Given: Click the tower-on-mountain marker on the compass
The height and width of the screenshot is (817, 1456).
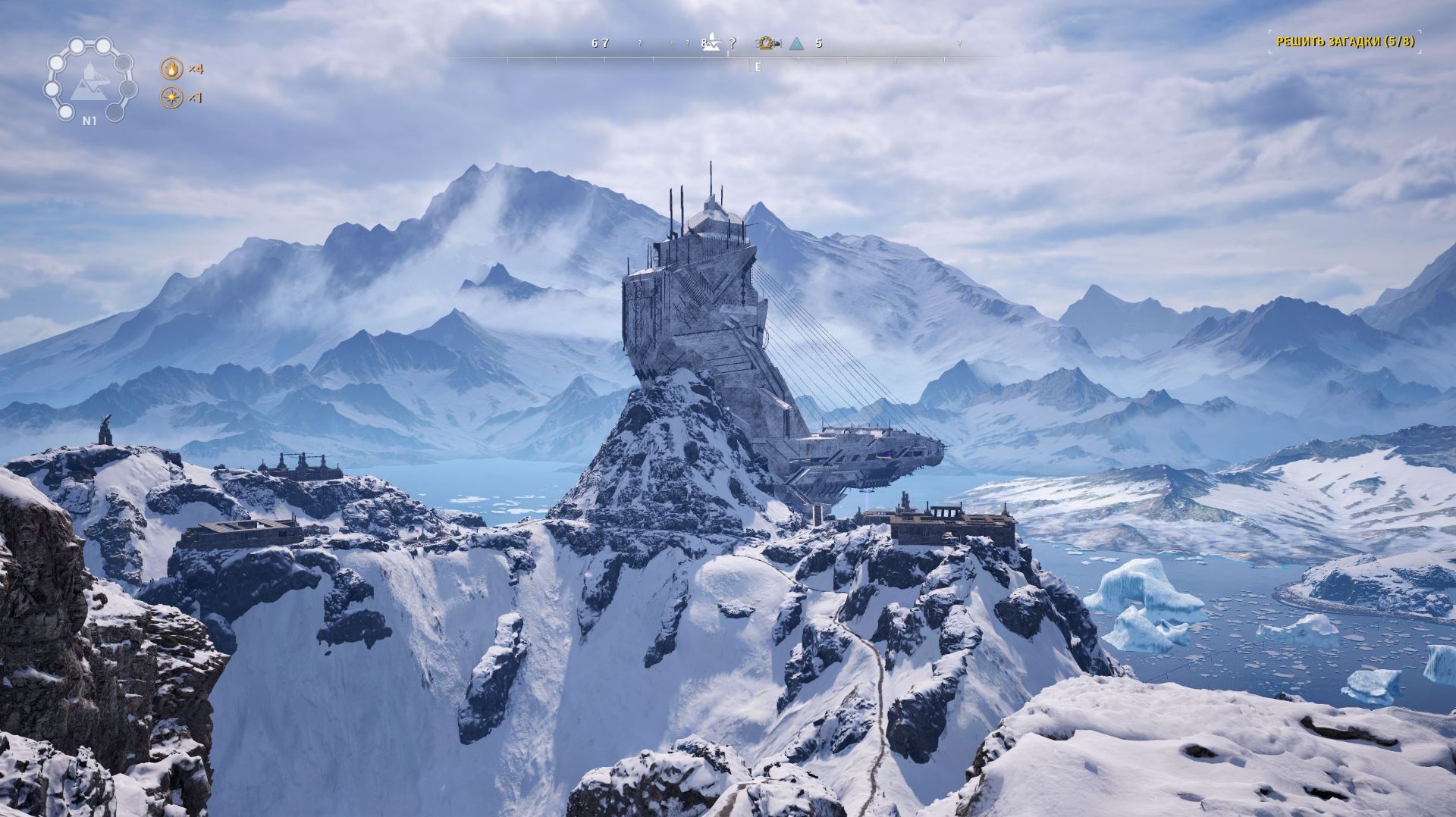Looking at the screenshot, I should coord(711,44).
